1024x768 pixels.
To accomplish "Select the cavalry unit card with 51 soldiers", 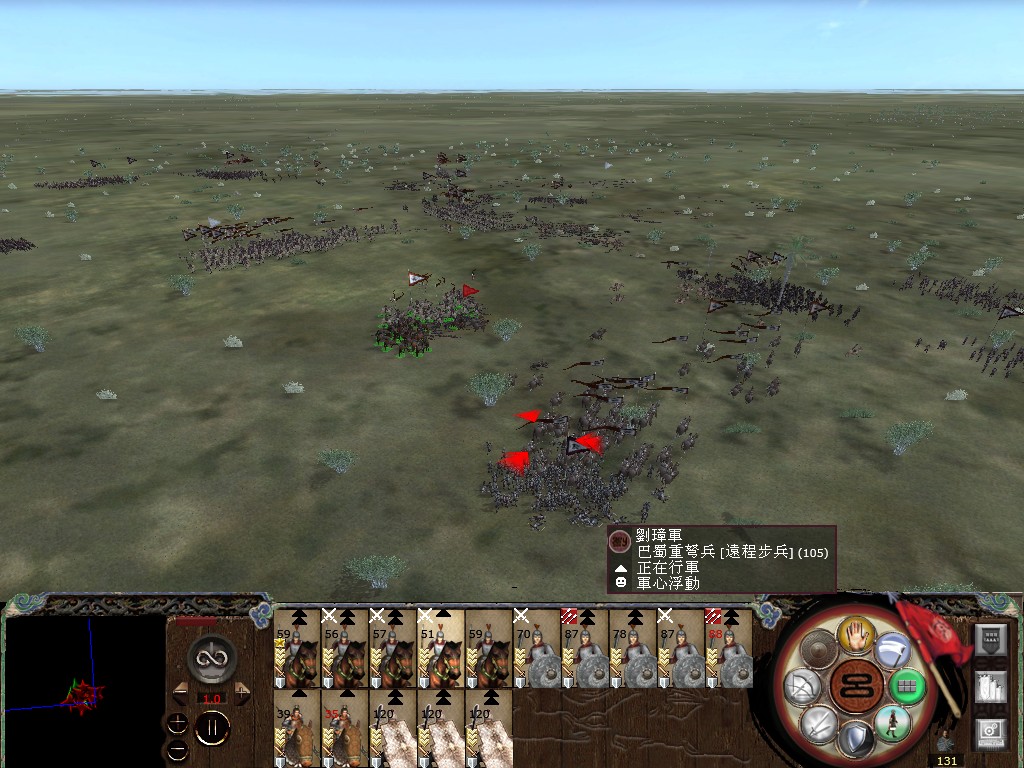I will (440, 648).
